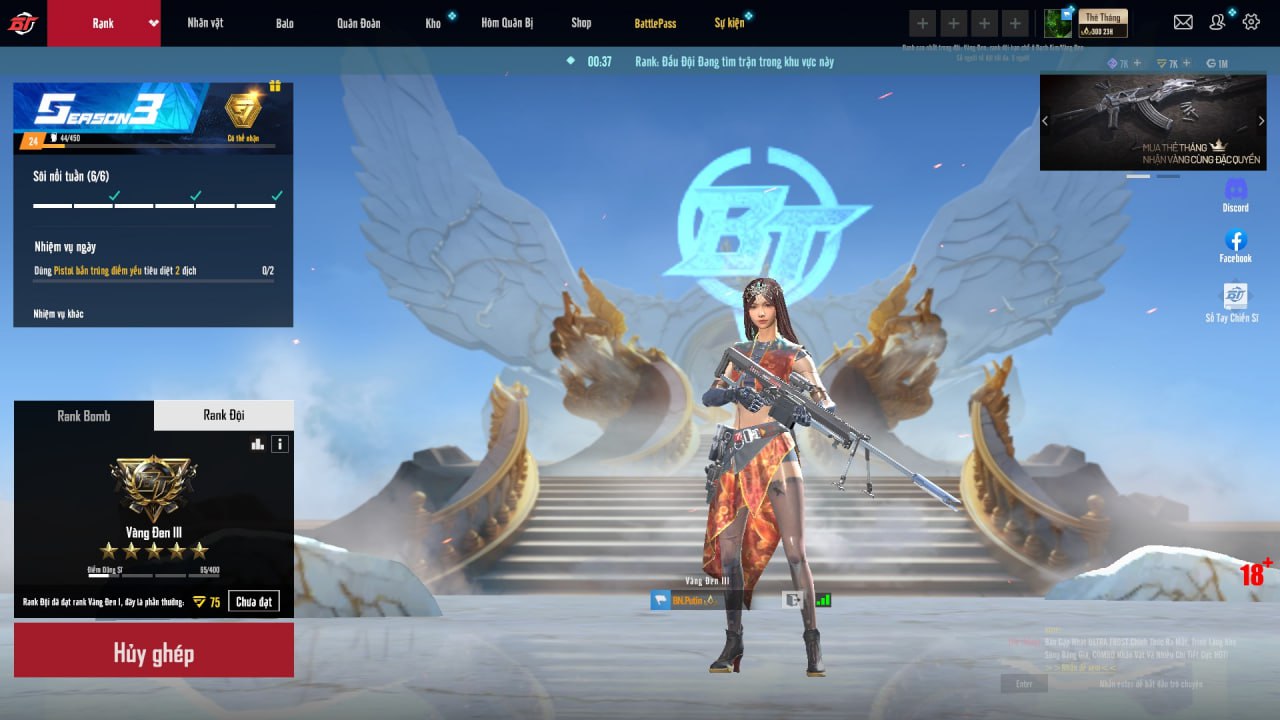
Task: Open Sổ Tay Chiến Sĩ handbook
Action: (x=1236, y=302)
